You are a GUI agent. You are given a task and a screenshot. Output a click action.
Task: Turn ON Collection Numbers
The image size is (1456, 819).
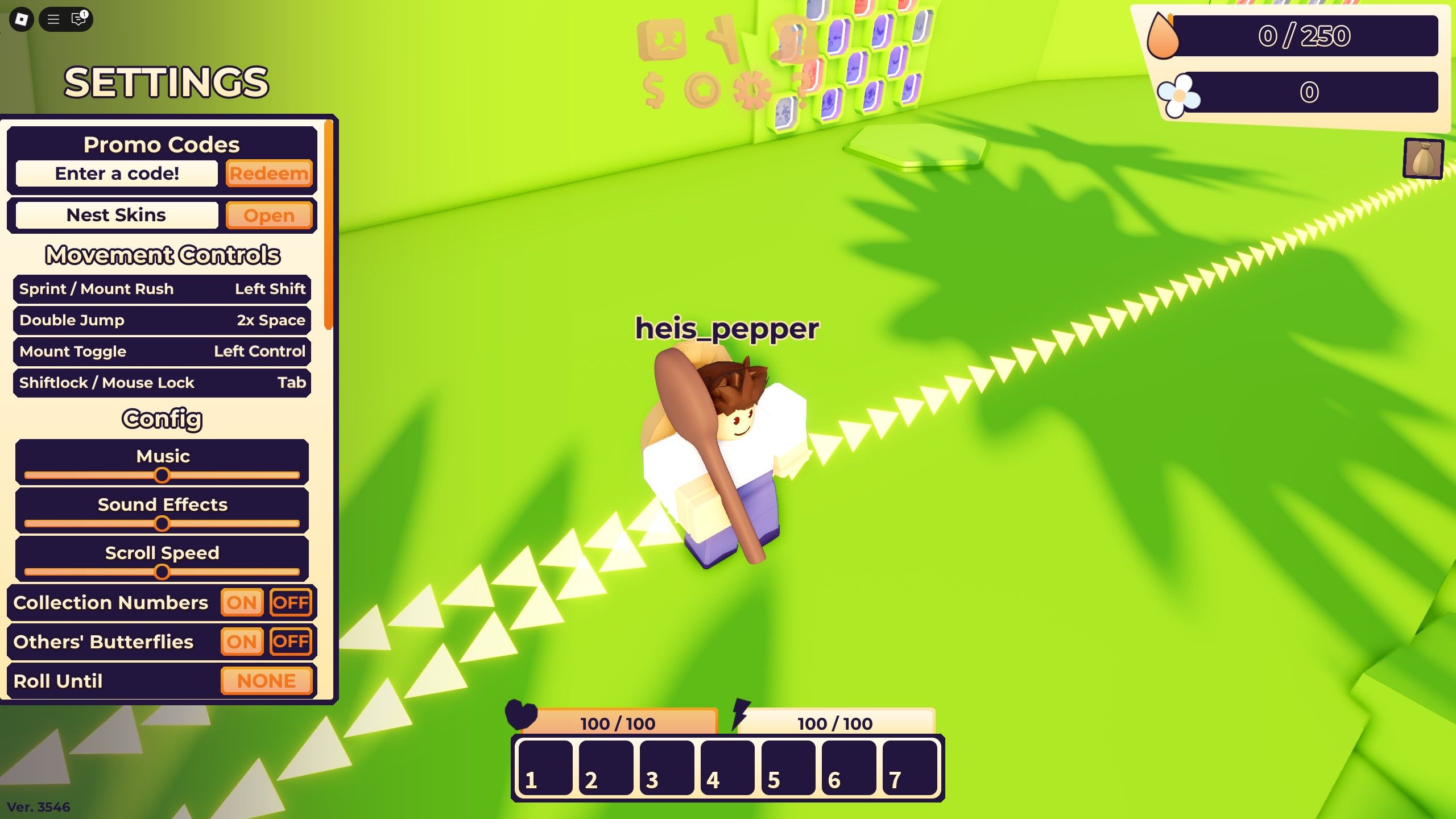click(x=242, y=603)
